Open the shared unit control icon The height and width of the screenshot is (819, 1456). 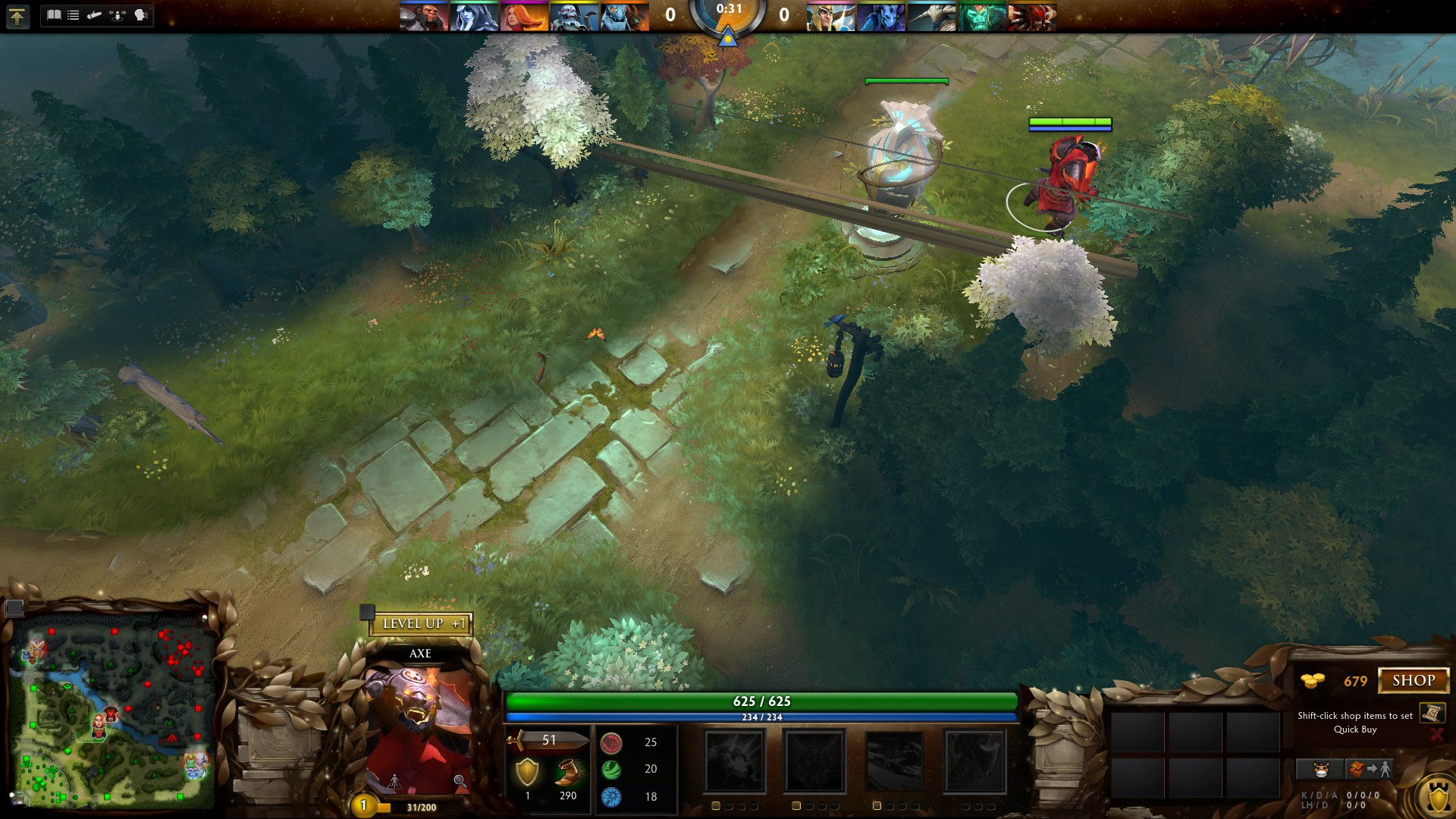pyautogui.click(x=118, y=15)
